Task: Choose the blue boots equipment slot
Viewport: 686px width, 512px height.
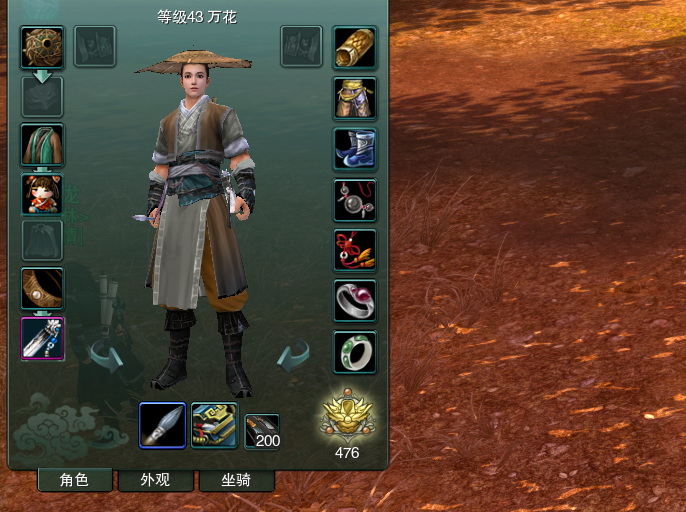Action: 354,149
